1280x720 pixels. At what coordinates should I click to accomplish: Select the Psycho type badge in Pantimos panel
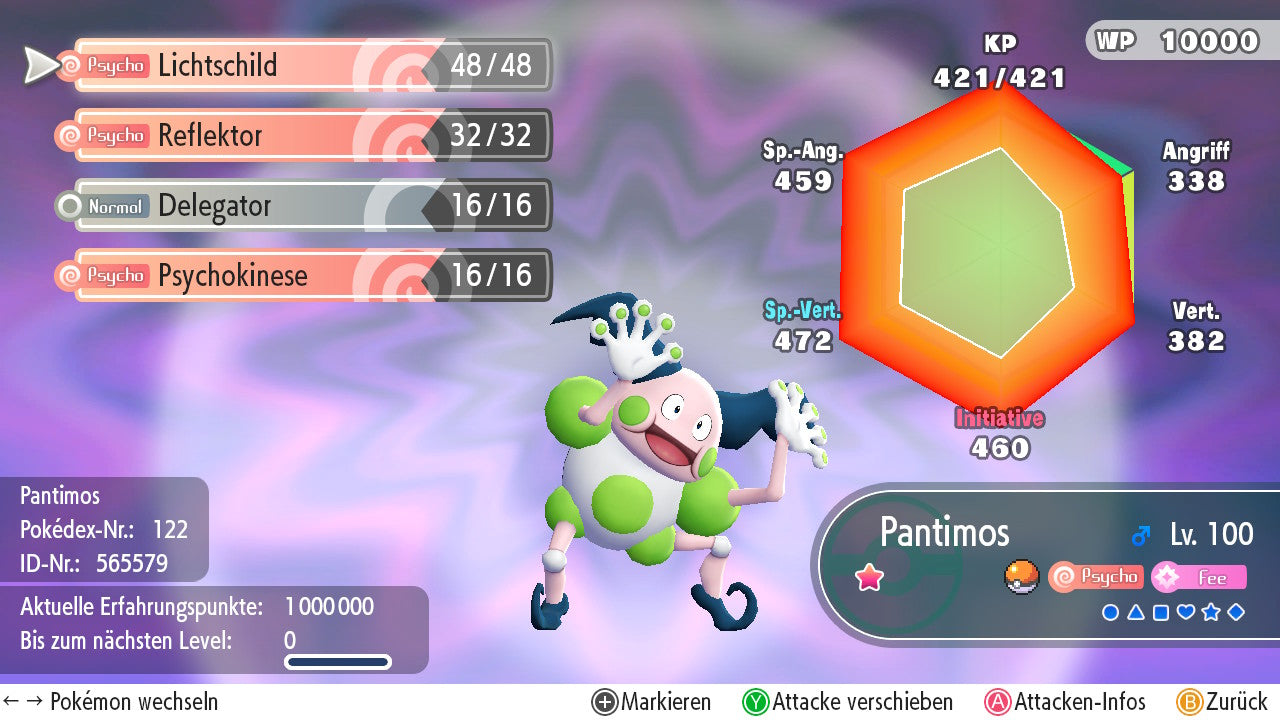click(x=1096, y=577)
